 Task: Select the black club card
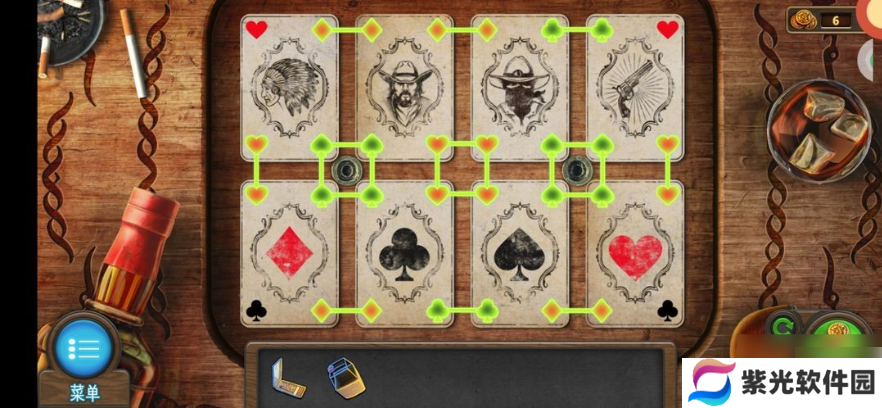405,252
